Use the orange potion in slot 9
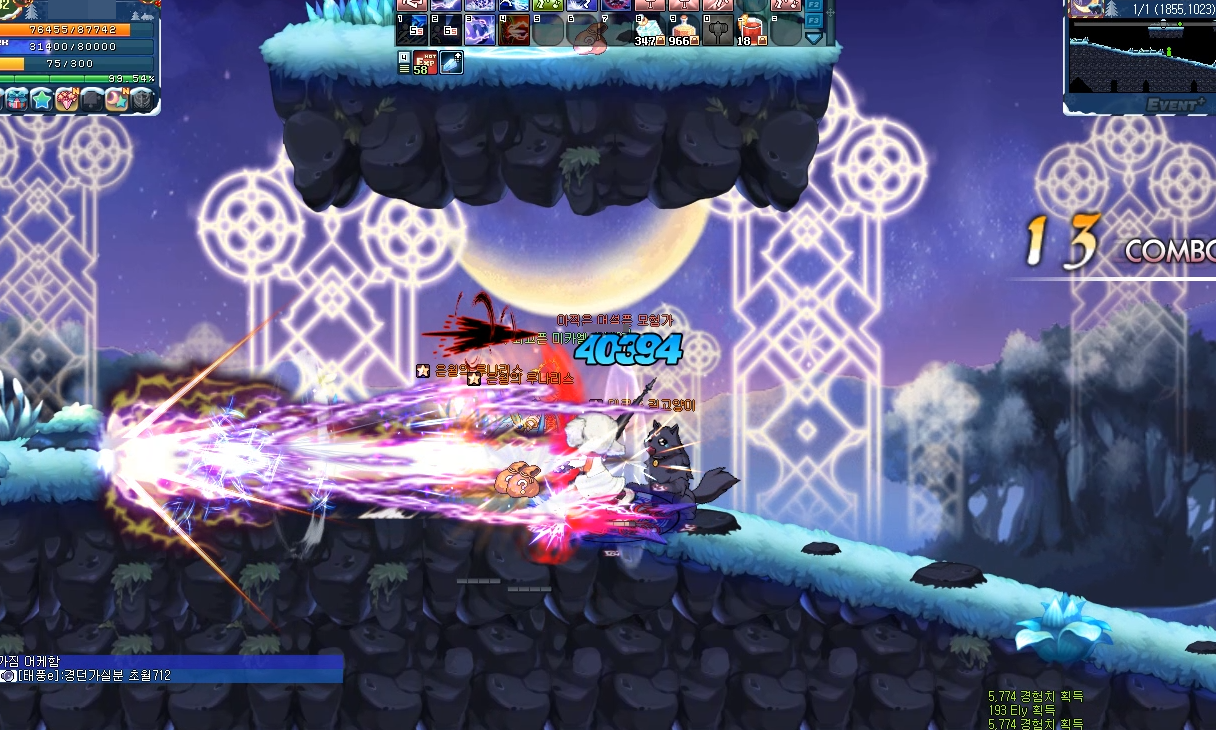The height and width of the screenshot is (730, 1216). coord(684,30)
